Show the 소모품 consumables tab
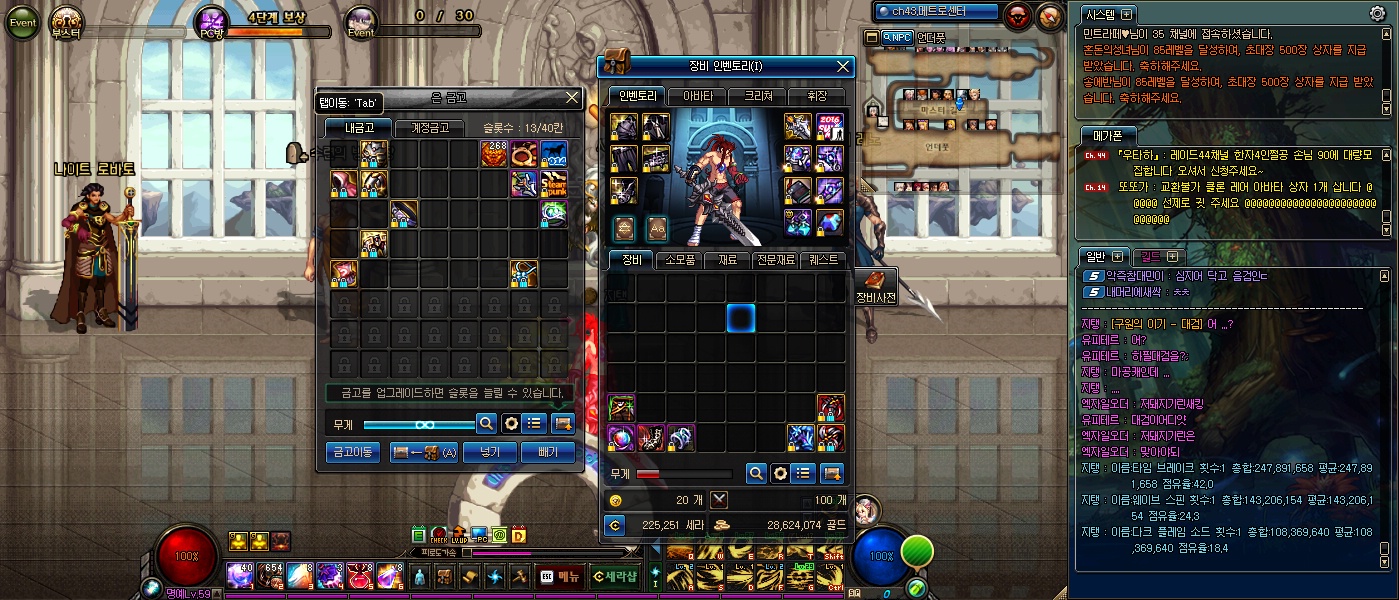This screenshot has height=600, width=1399. tap(679, 260)
